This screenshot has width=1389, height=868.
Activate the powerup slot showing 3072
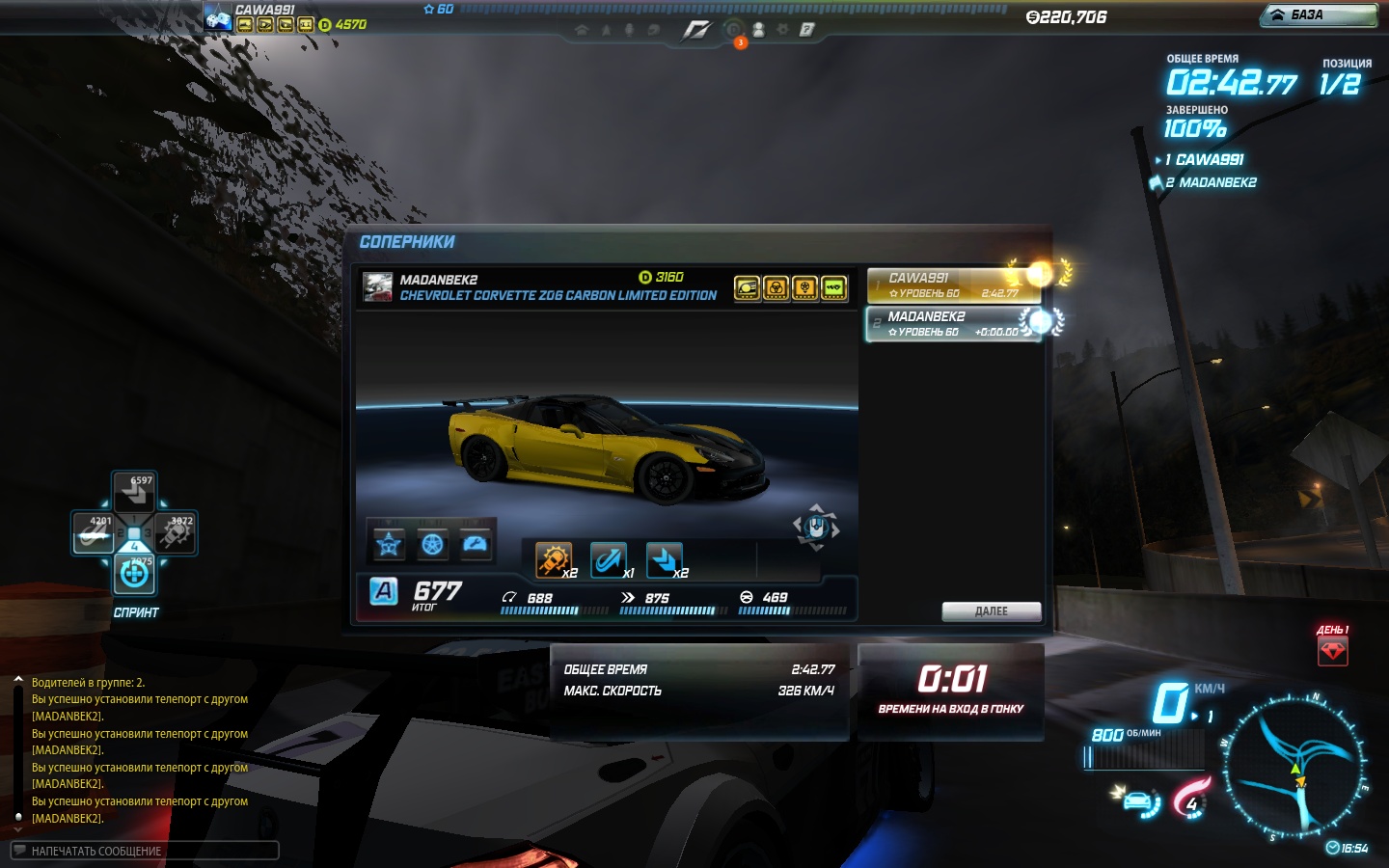(176, 532)
